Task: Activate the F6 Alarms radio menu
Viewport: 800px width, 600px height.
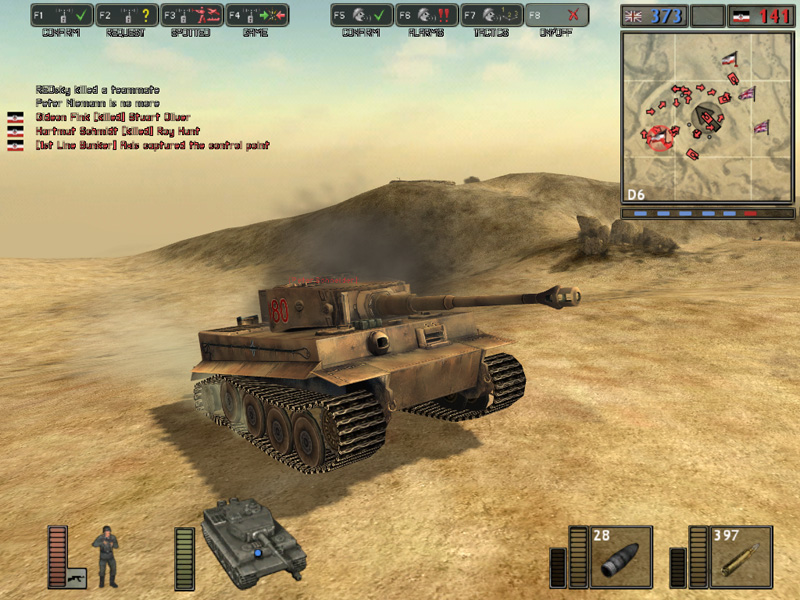Action: [426, 15]
